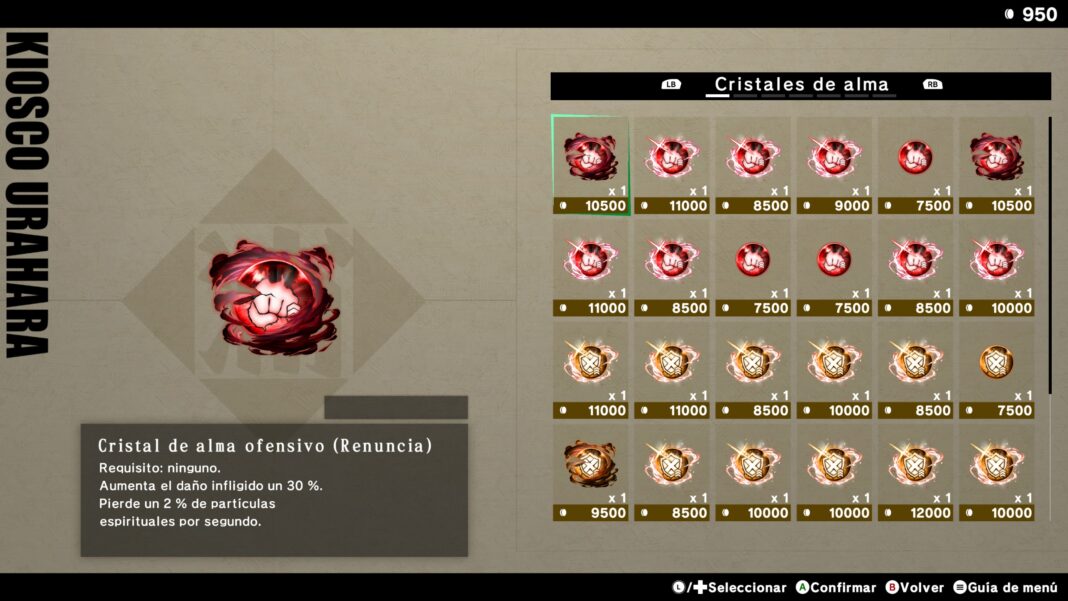
Task: Click the shop list vertical scrollbar
Action: click(1050, 255)
